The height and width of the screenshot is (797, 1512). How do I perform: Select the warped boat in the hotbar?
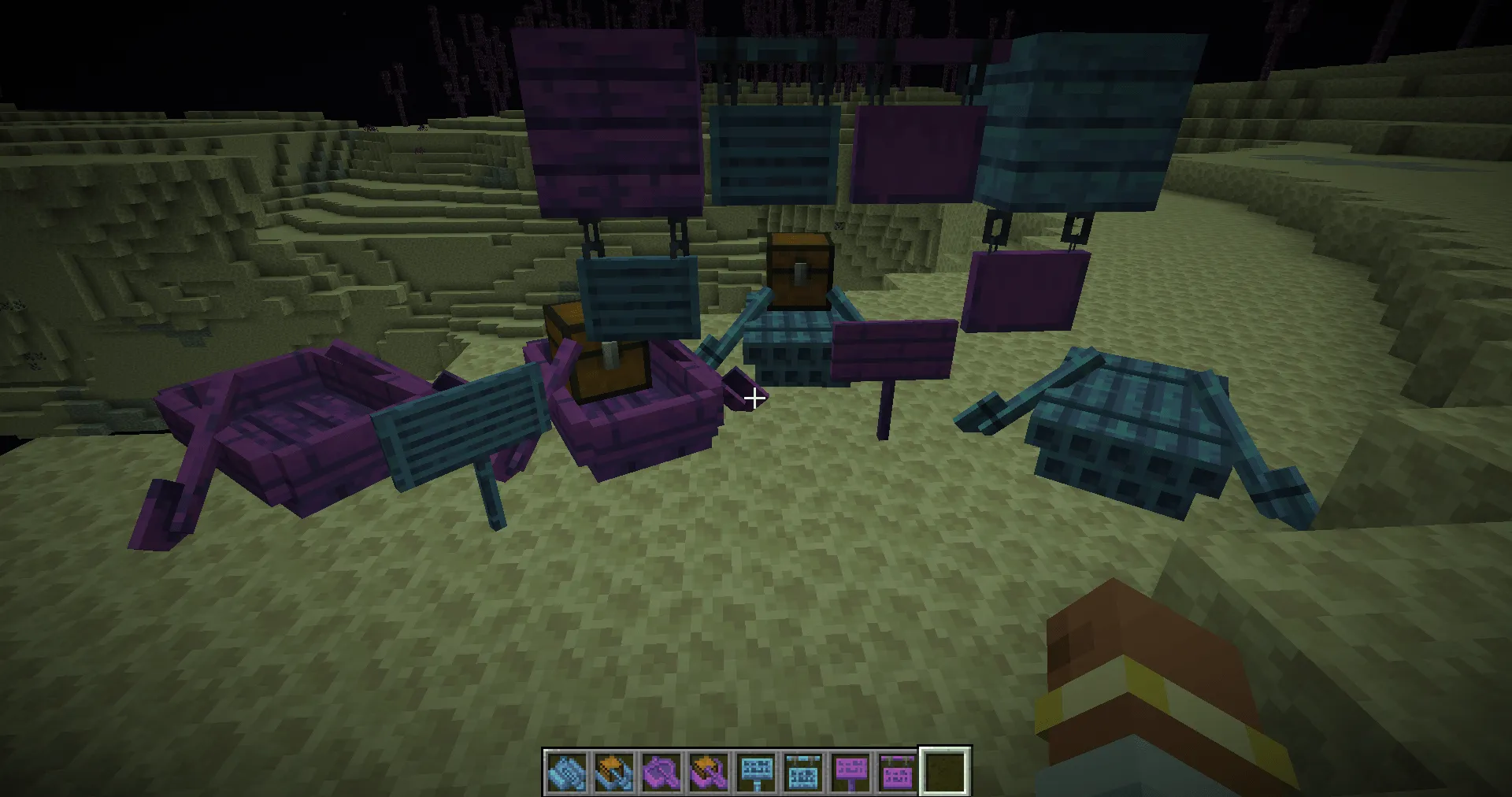point(566,771)
